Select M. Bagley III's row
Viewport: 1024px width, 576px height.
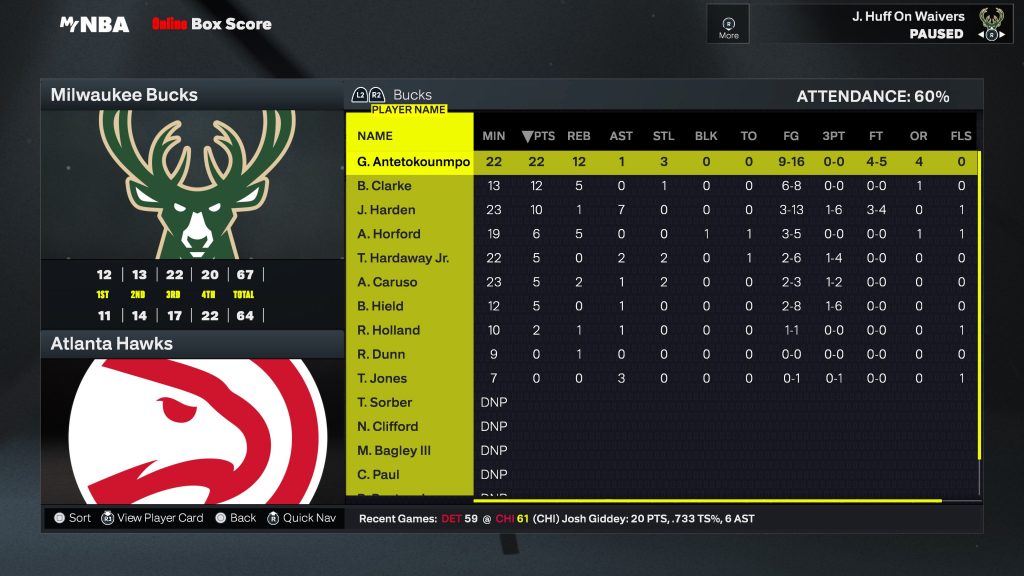click(394, 450)
